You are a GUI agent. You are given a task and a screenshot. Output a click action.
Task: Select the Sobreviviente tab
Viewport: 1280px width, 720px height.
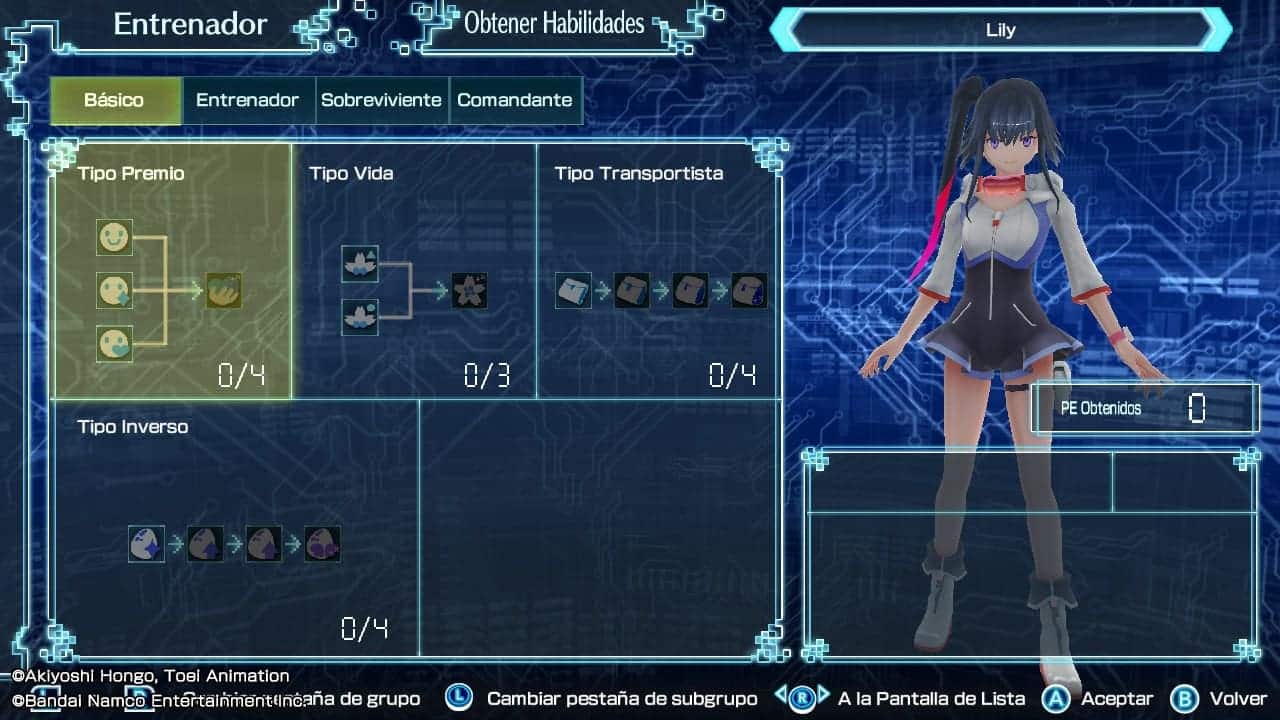(x=381, y=100)
